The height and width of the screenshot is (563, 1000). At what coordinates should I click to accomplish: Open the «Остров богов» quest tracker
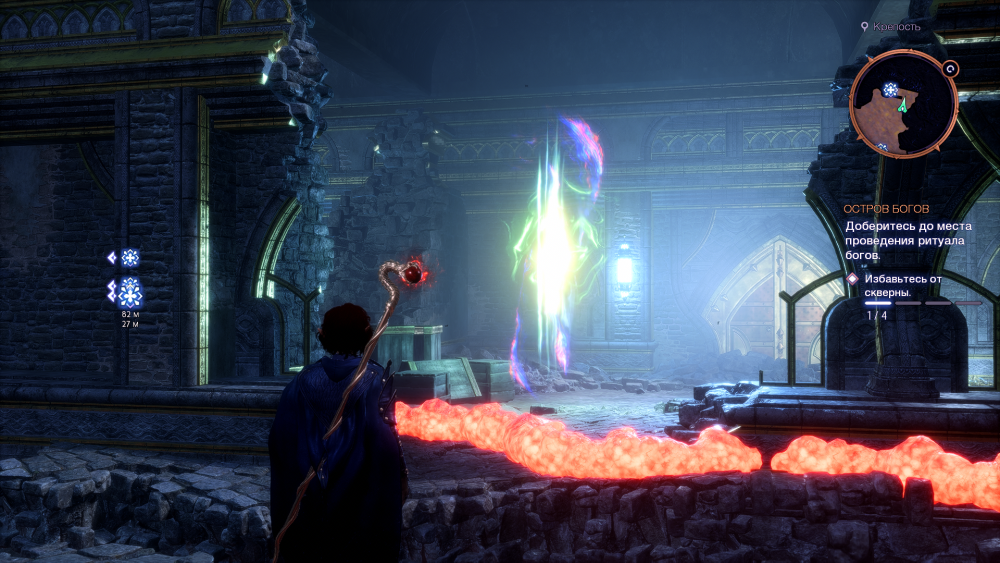click(886, 209)
